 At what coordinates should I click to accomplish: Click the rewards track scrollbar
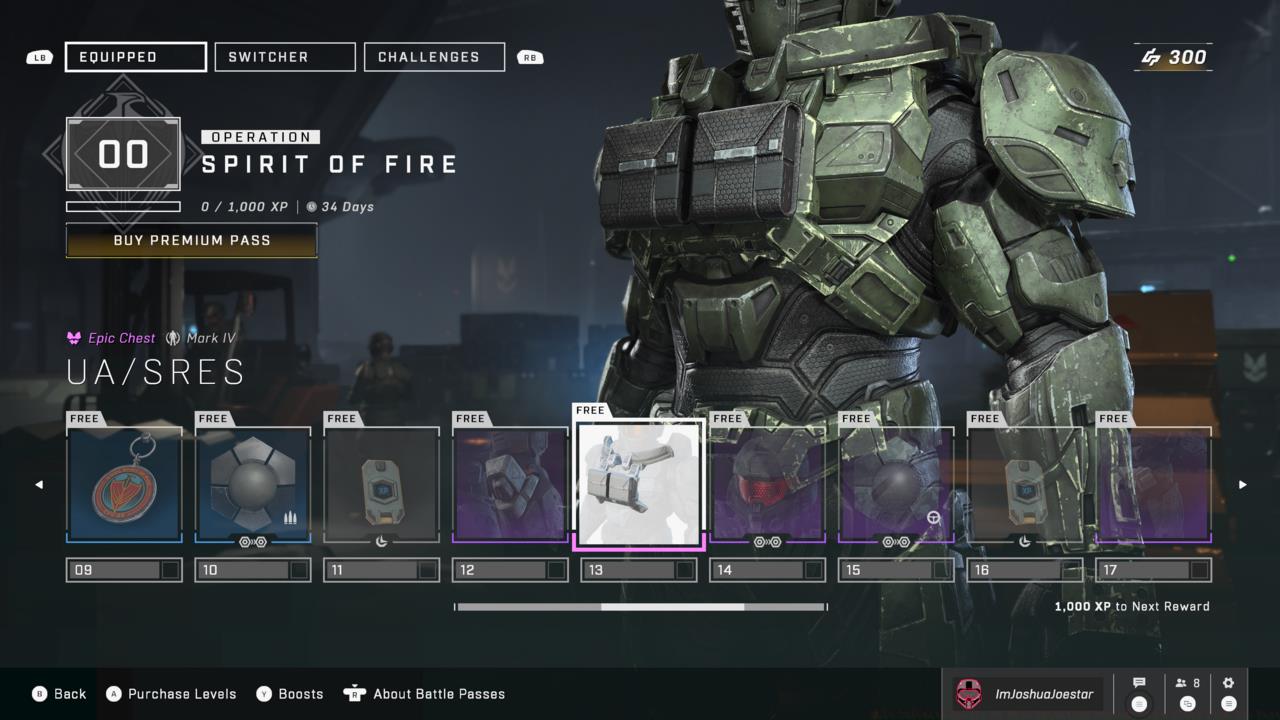641,607
